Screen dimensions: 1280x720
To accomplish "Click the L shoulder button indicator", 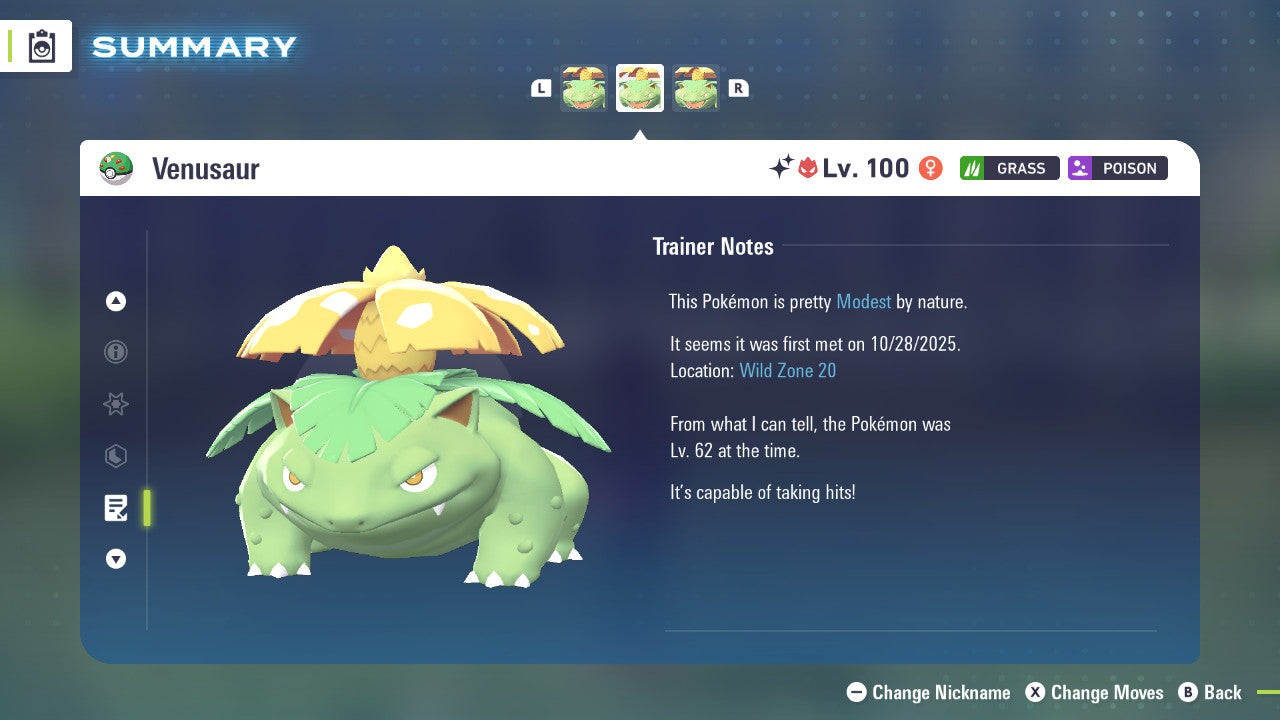I will (541, 88).
